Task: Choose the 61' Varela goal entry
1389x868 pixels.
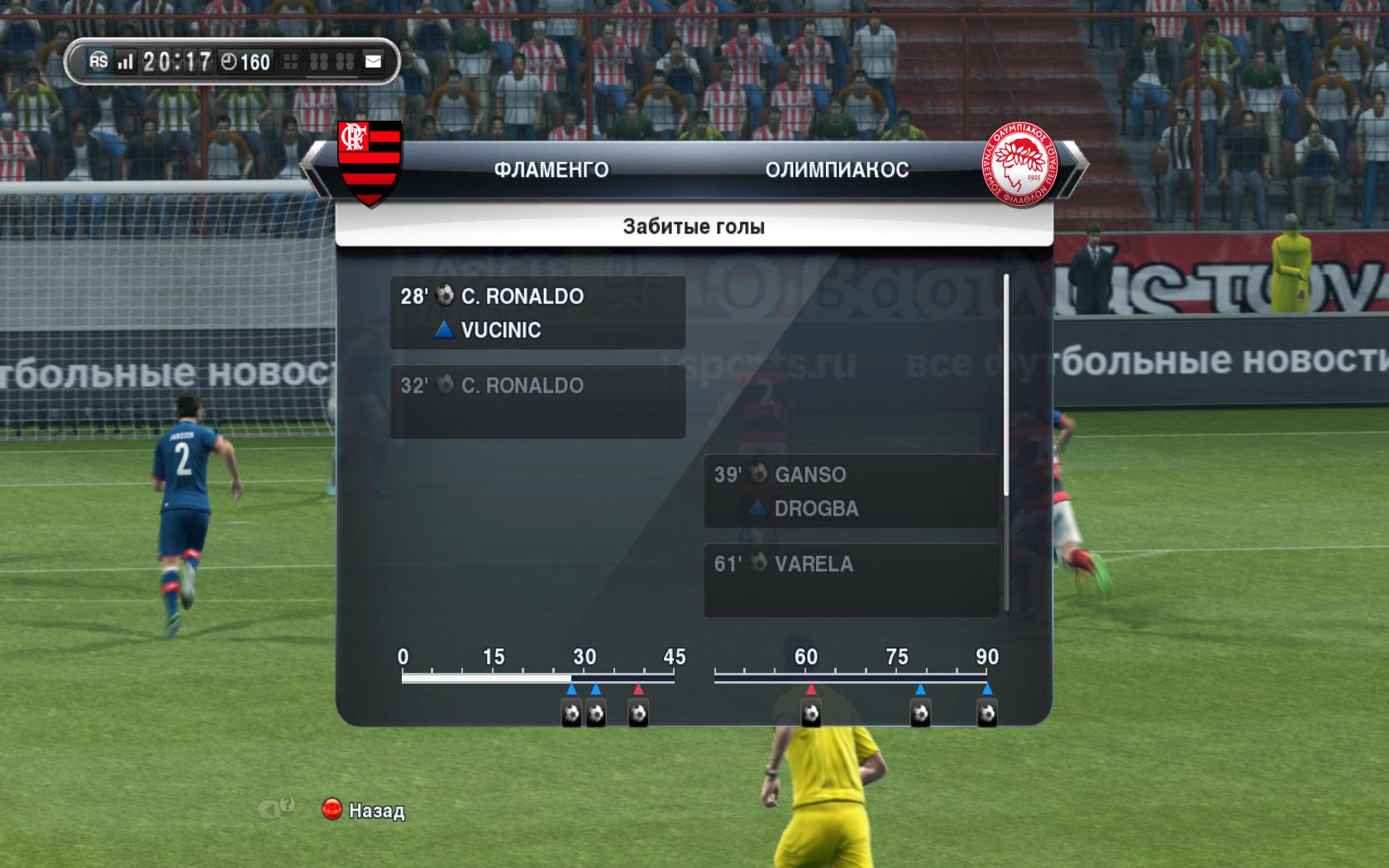Action: click(851, 579)
